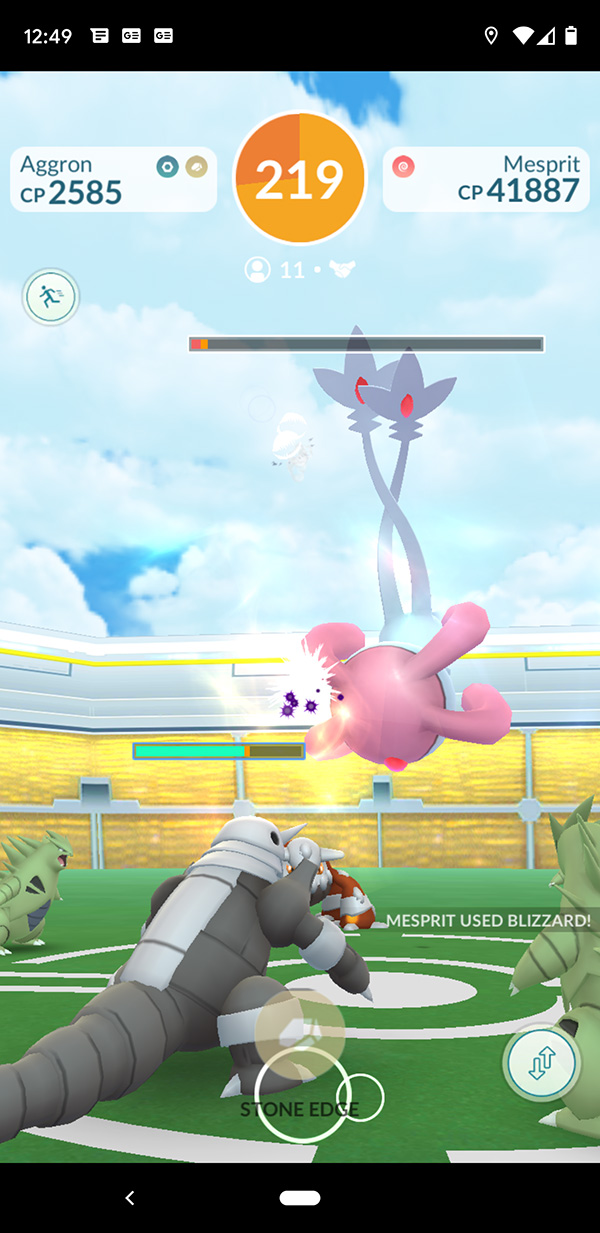Screen dimensions: 600x1233
Task: Tap the swap Pokémon arrows button
Action: click(542, 1062)
